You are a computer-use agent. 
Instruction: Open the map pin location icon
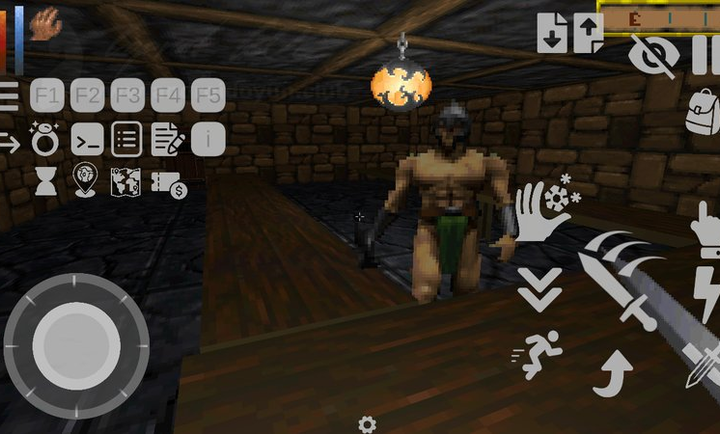(87, 182)
